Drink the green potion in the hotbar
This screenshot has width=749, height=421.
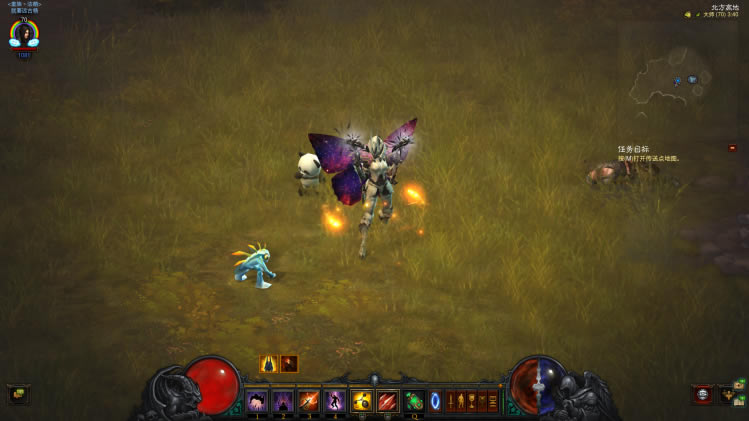pos(413,402)
